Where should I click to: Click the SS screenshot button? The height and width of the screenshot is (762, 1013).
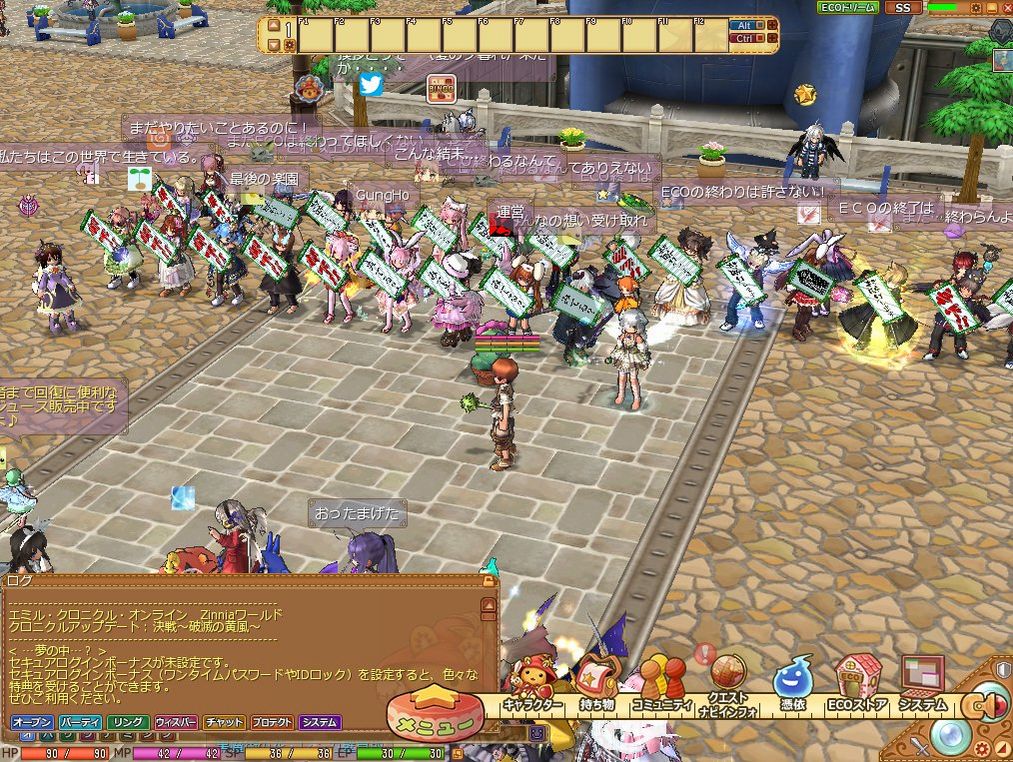tap(903, 7)
